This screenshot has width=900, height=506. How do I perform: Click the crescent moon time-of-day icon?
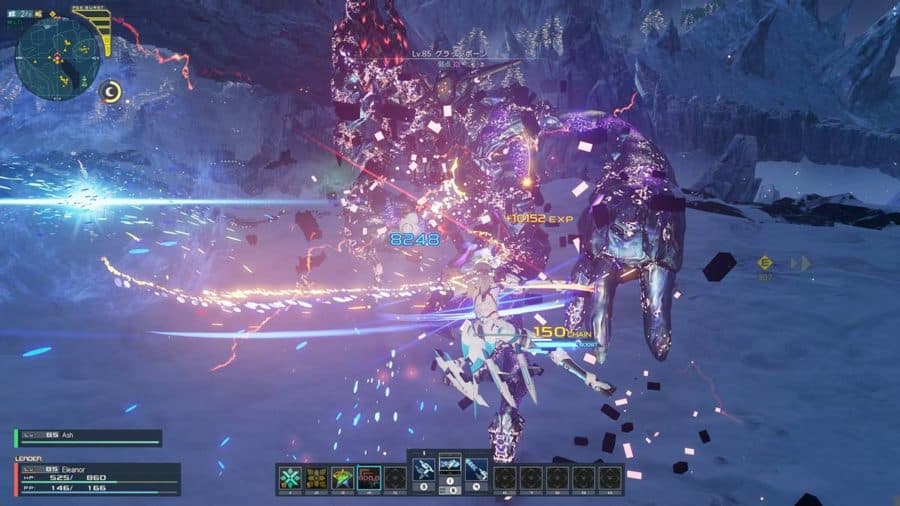click(112, 92)
